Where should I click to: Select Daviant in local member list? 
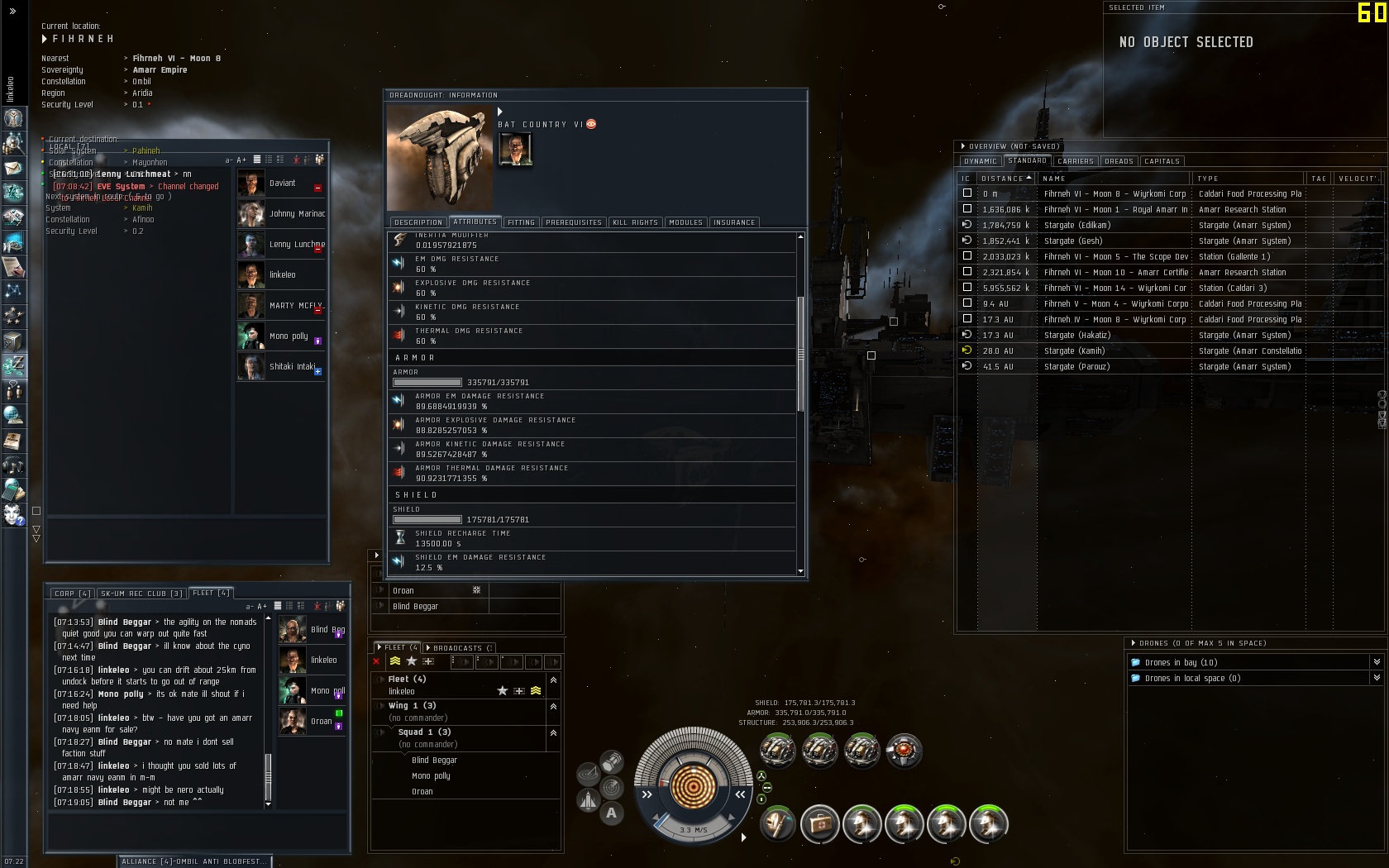pyautogui.click(x=282, y=184)
